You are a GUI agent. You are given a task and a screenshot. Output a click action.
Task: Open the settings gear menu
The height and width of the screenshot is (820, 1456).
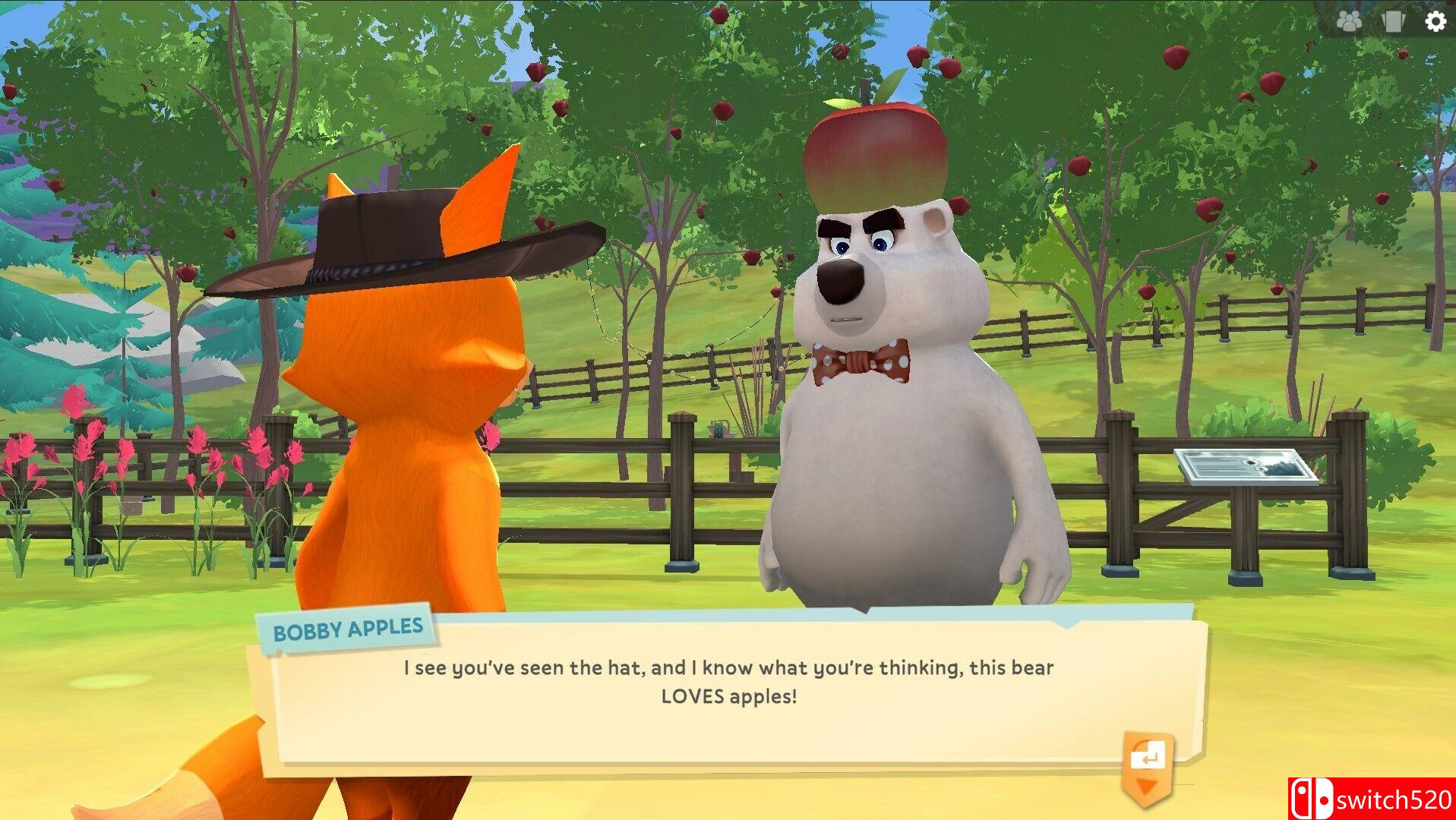click(x=1435, y=21)
